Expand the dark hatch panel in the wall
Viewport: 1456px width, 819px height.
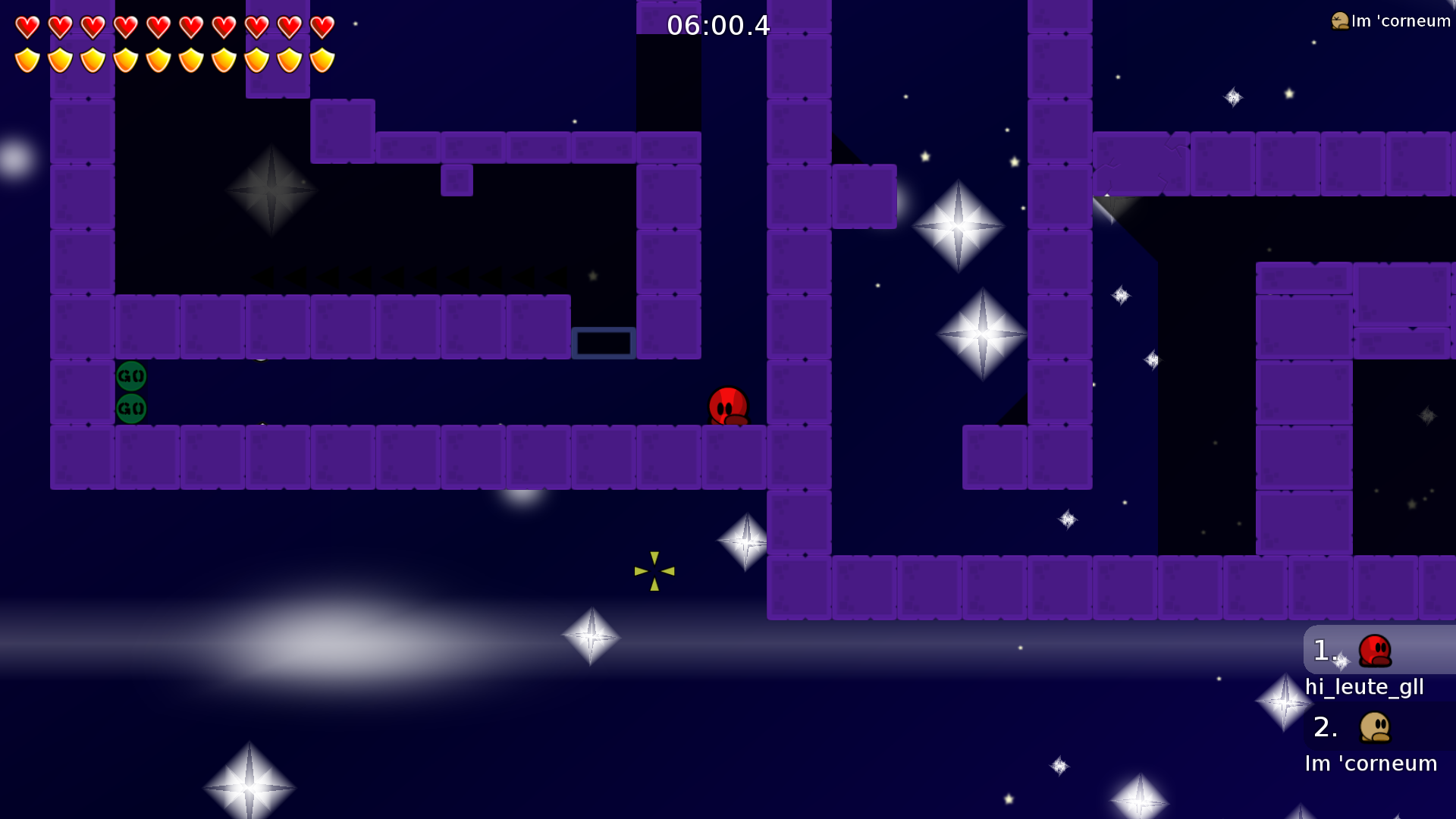604,343
